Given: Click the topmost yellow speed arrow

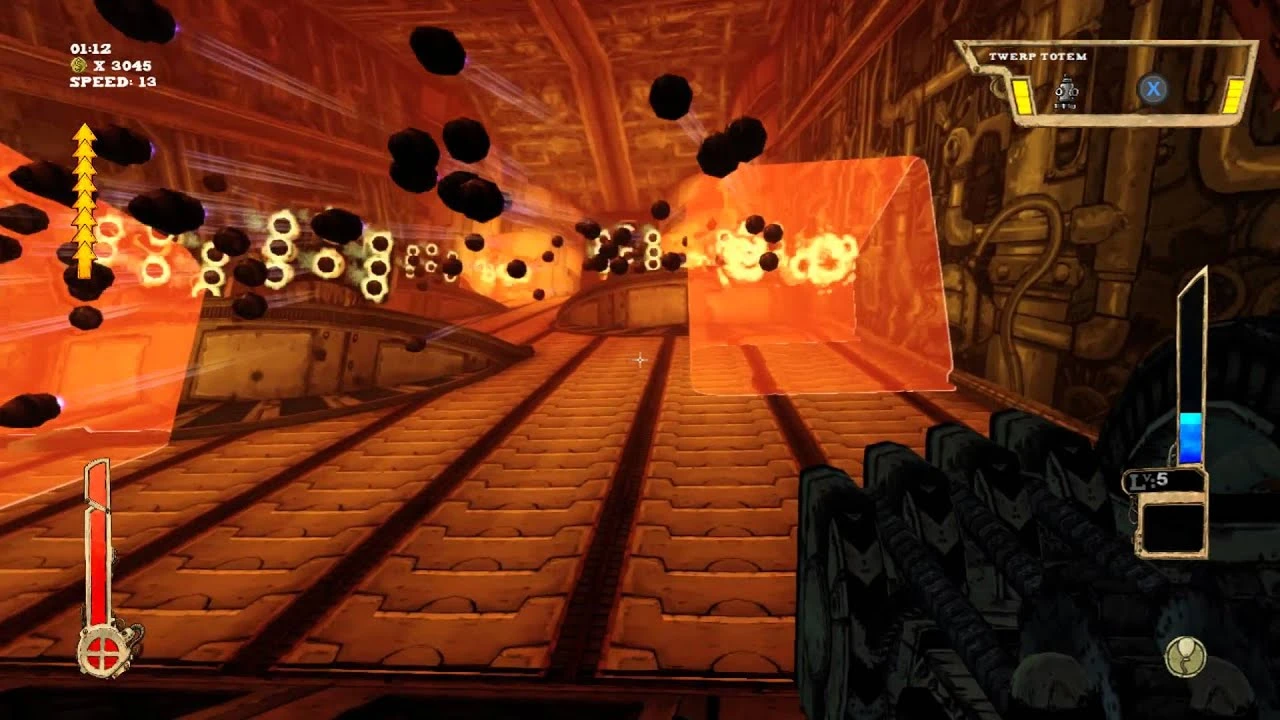Looking at the screenshot, I should 83,133.
